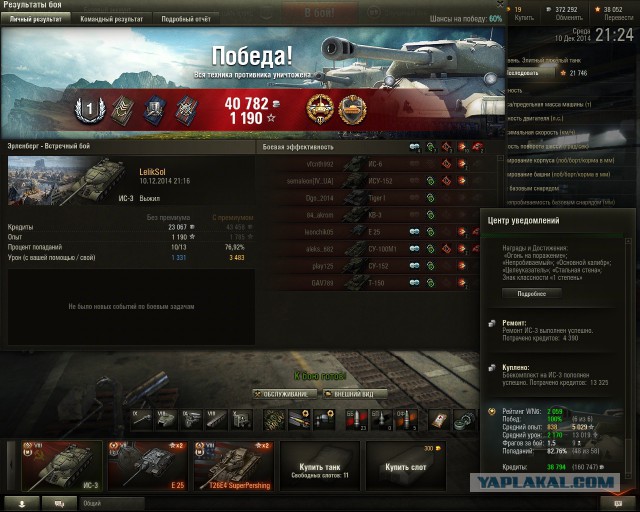Switch to the Командный результат tab
The width and height of the screenshot is (640, 512).
pyautogui.click(x=111, y=18)
